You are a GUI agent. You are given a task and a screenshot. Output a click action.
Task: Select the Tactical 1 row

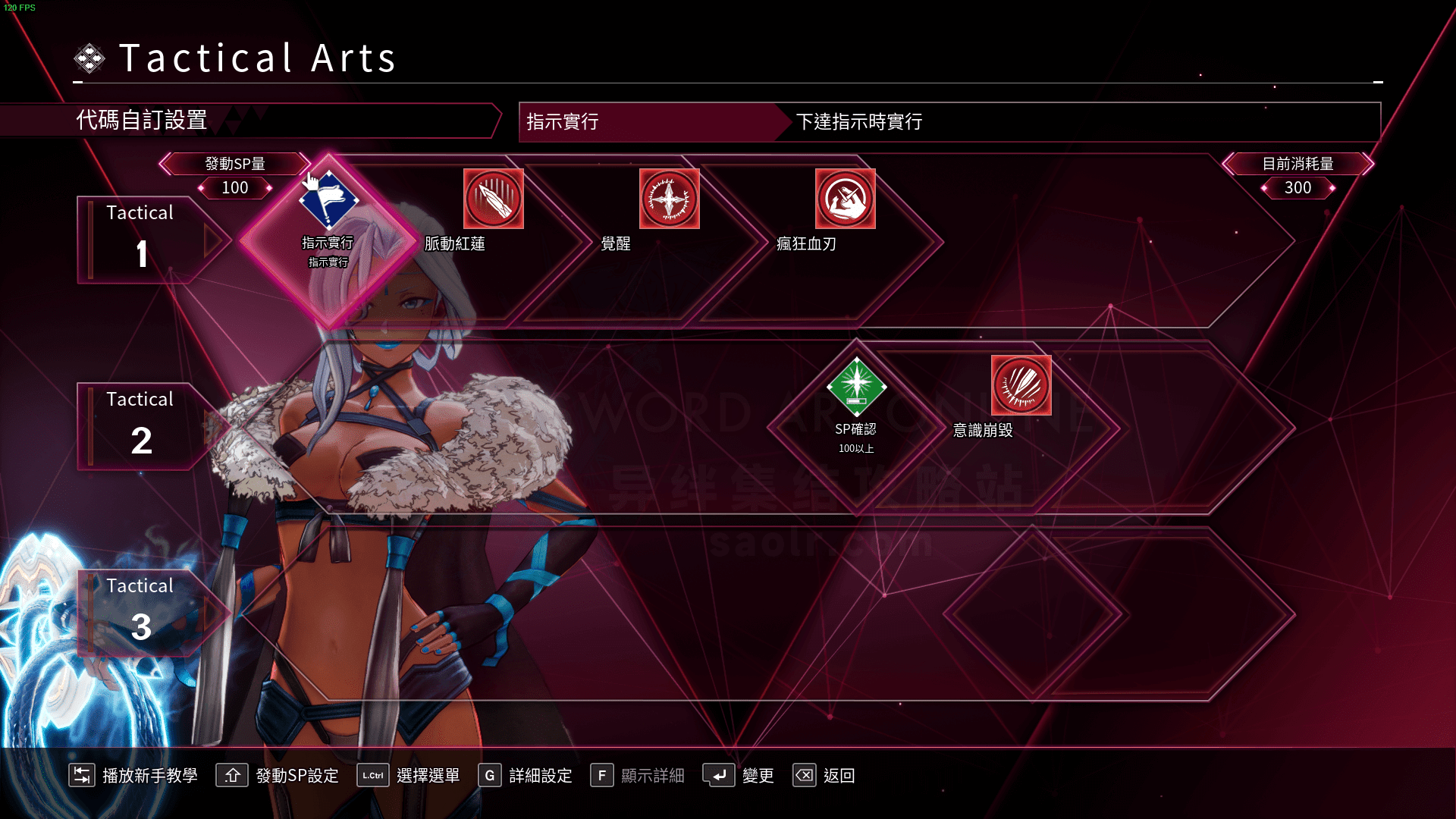coord(141,240)
